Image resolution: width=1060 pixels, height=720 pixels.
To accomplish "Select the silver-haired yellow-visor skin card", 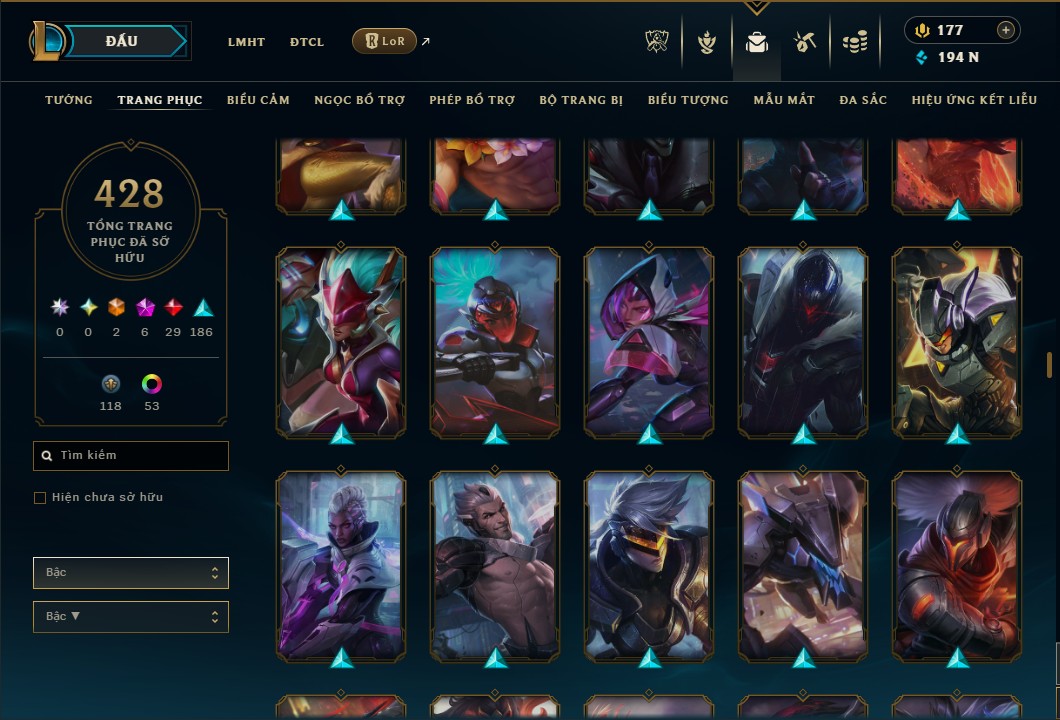I will (x=650, y=565).
